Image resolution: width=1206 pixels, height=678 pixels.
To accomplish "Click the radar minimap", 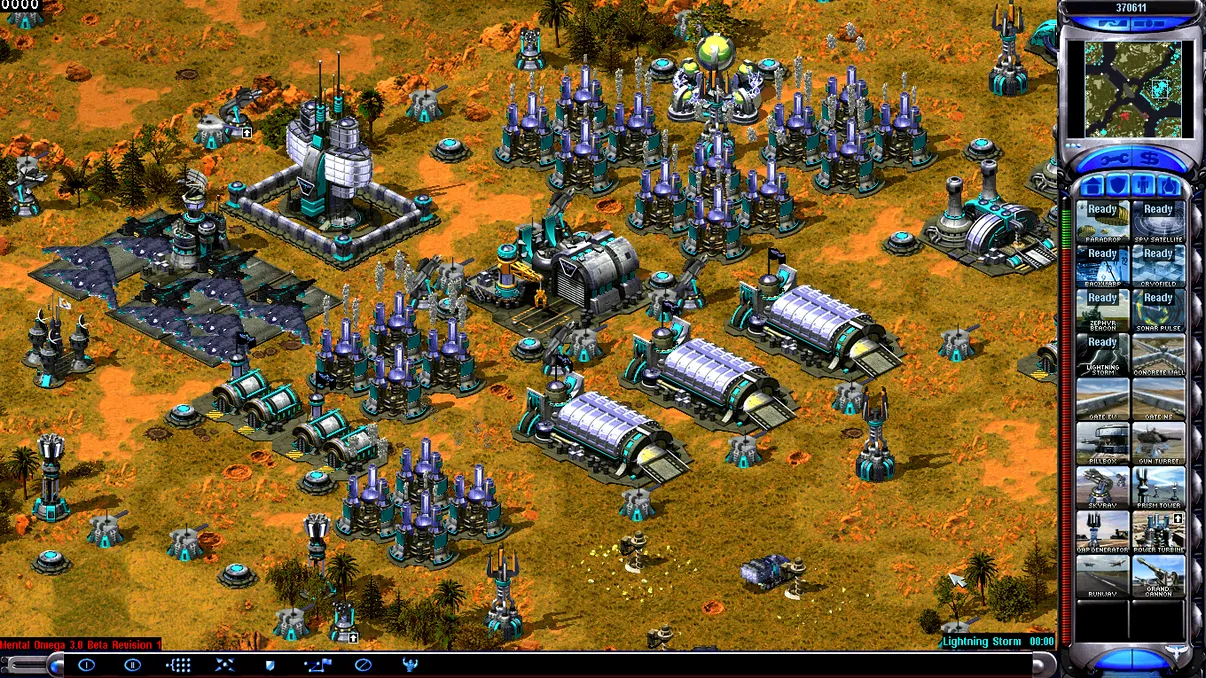I will coord(1132,87).
